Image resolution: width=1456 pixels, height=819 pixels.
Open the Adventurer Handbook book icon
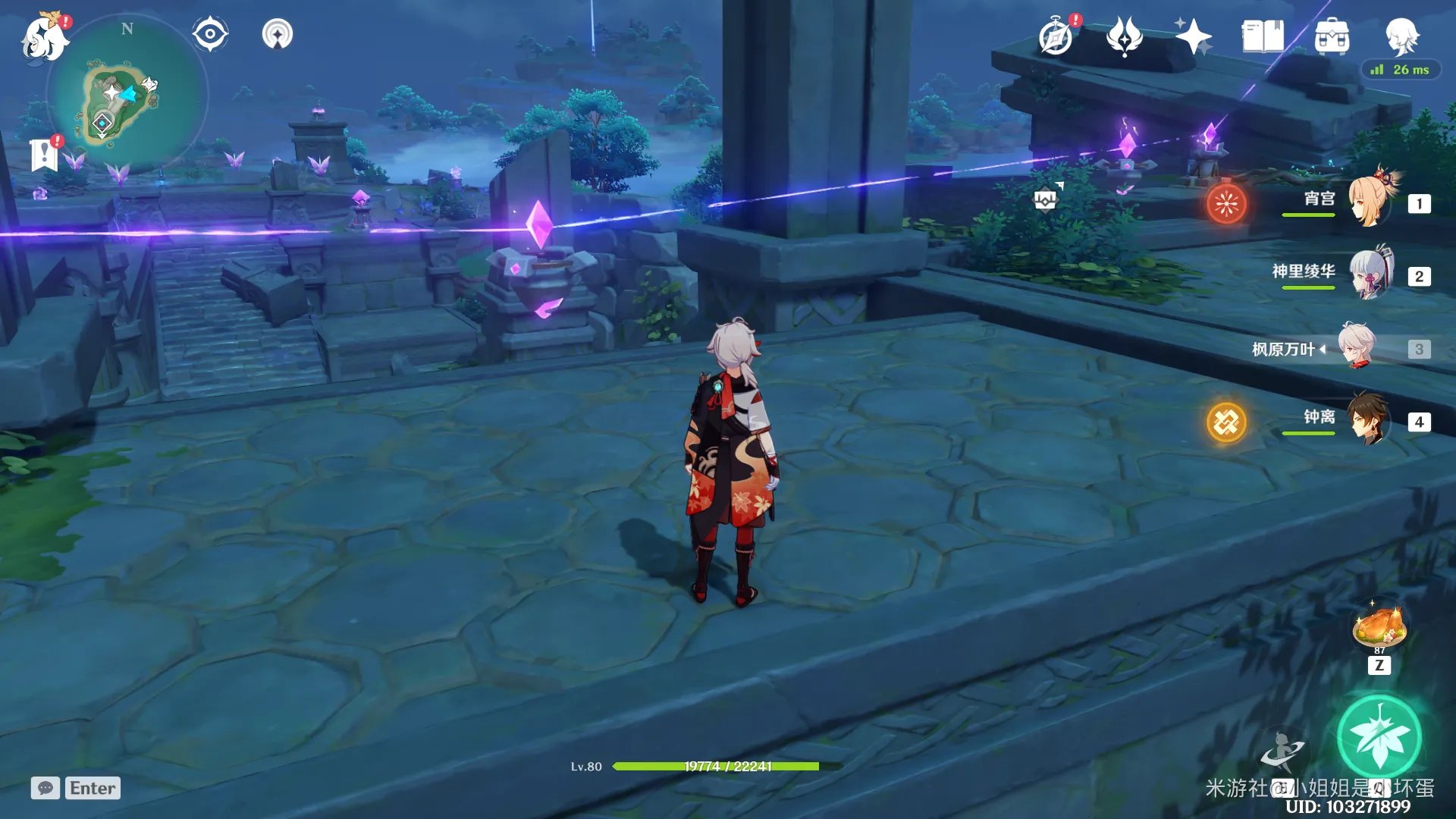(x=1262, y=36)
